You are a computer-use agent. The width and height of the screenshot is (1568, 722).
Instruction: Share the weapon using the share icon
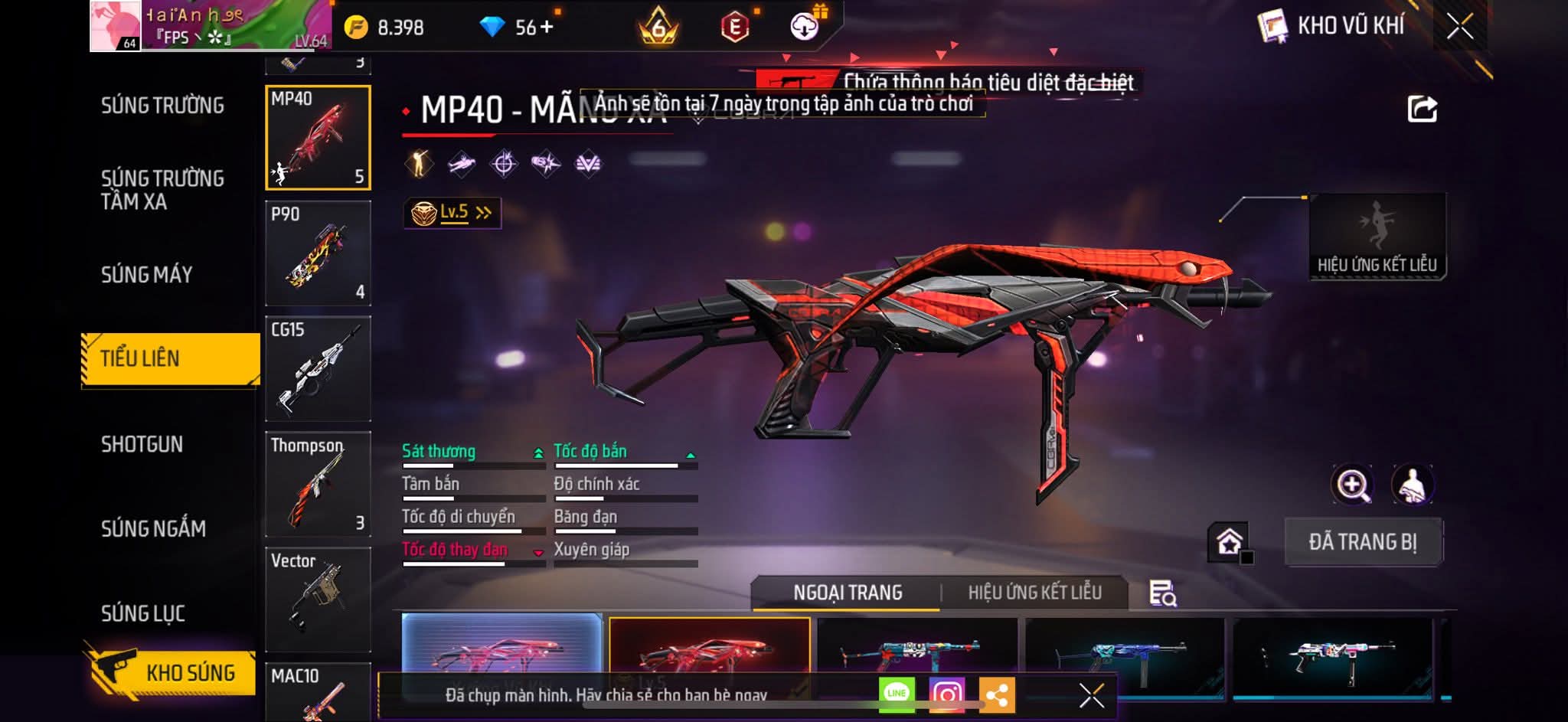pos(1422,109)
